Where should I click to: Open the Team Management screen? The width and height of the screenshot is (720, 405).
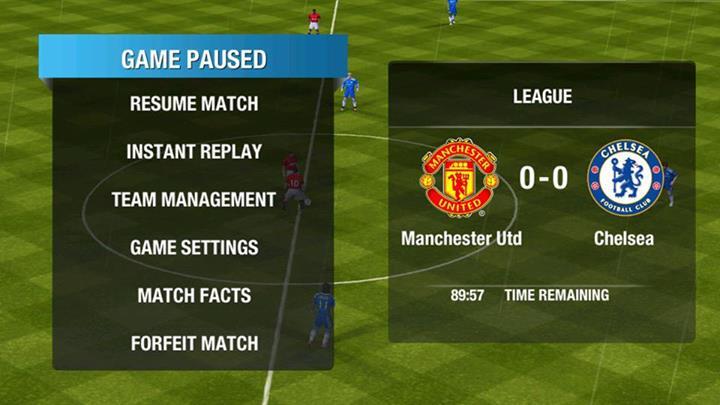(194, 200)
